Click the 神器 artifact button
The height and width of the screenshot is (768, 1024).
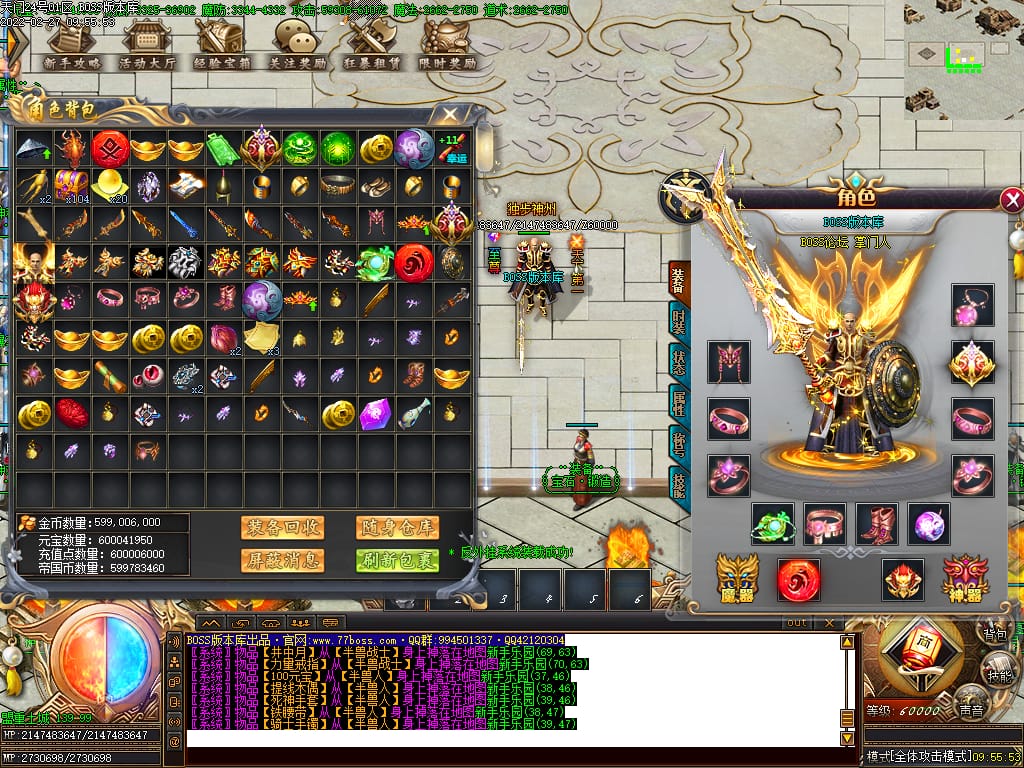pyautogui.click(x=964, y=578)
